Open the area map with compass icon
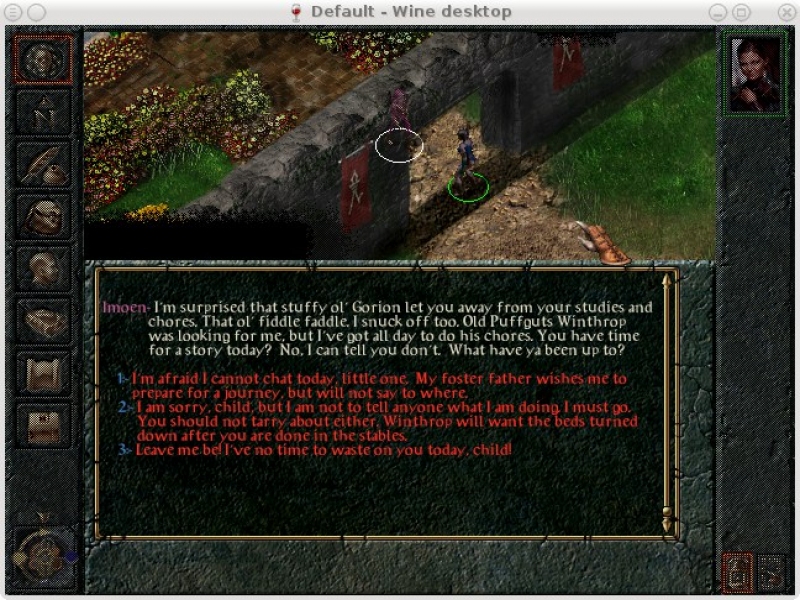The image size is (800, 600). pos(44,112)
